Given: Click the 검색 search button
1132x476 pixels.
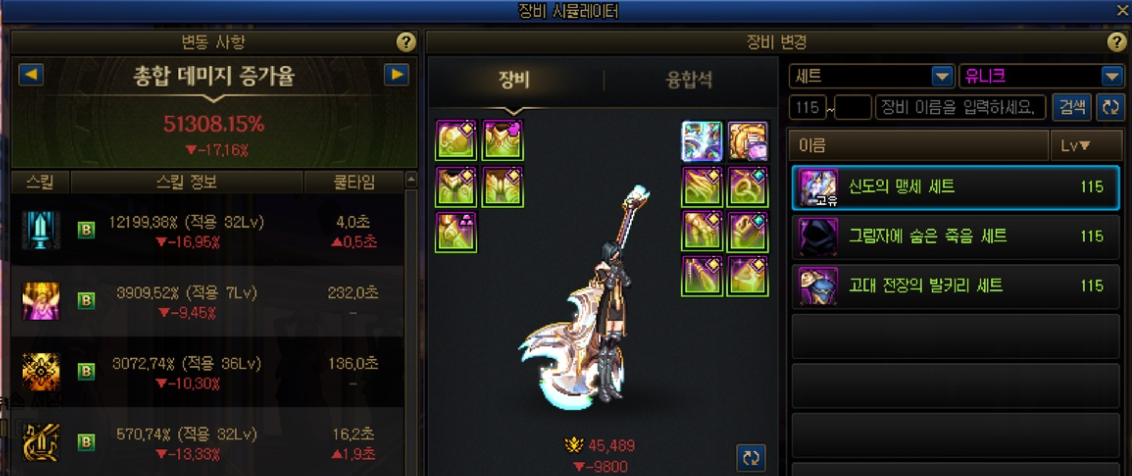Looking at the screenshot, I should pos(1073,107).
